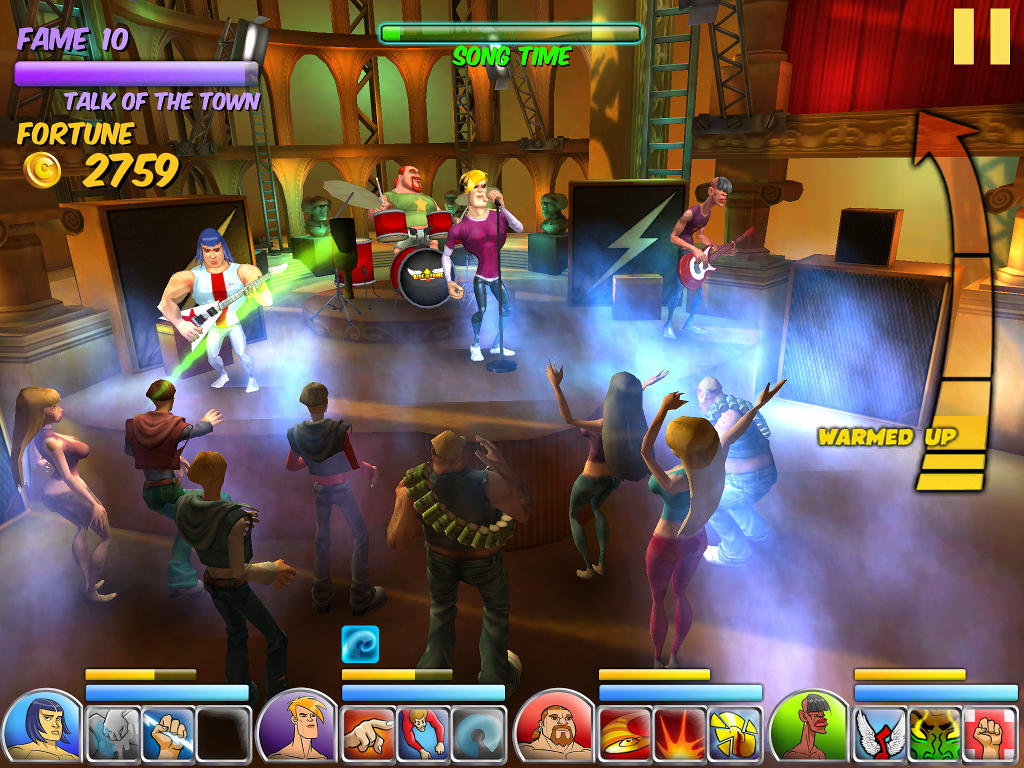
Task: Select the bassist portrait on green background
Action: click(x=810, y=726)
